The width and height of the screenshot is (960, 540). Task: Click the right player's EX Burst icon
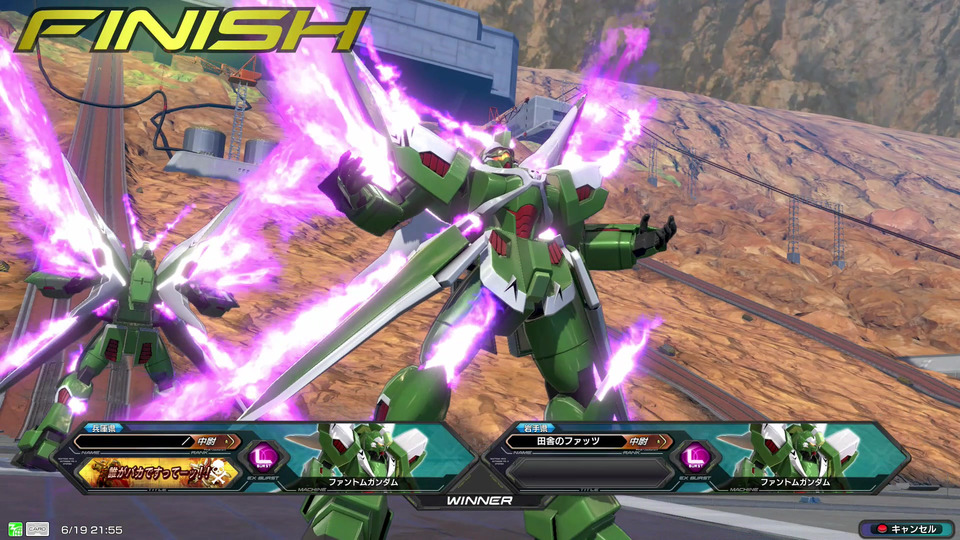693,458
